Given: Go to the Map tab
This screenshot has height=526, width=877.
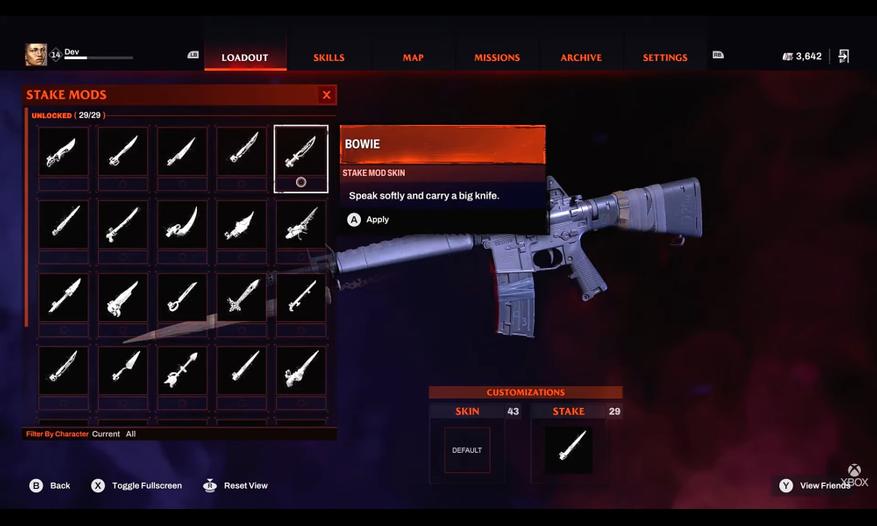Looking at the screenshot, I should [413, 57].
